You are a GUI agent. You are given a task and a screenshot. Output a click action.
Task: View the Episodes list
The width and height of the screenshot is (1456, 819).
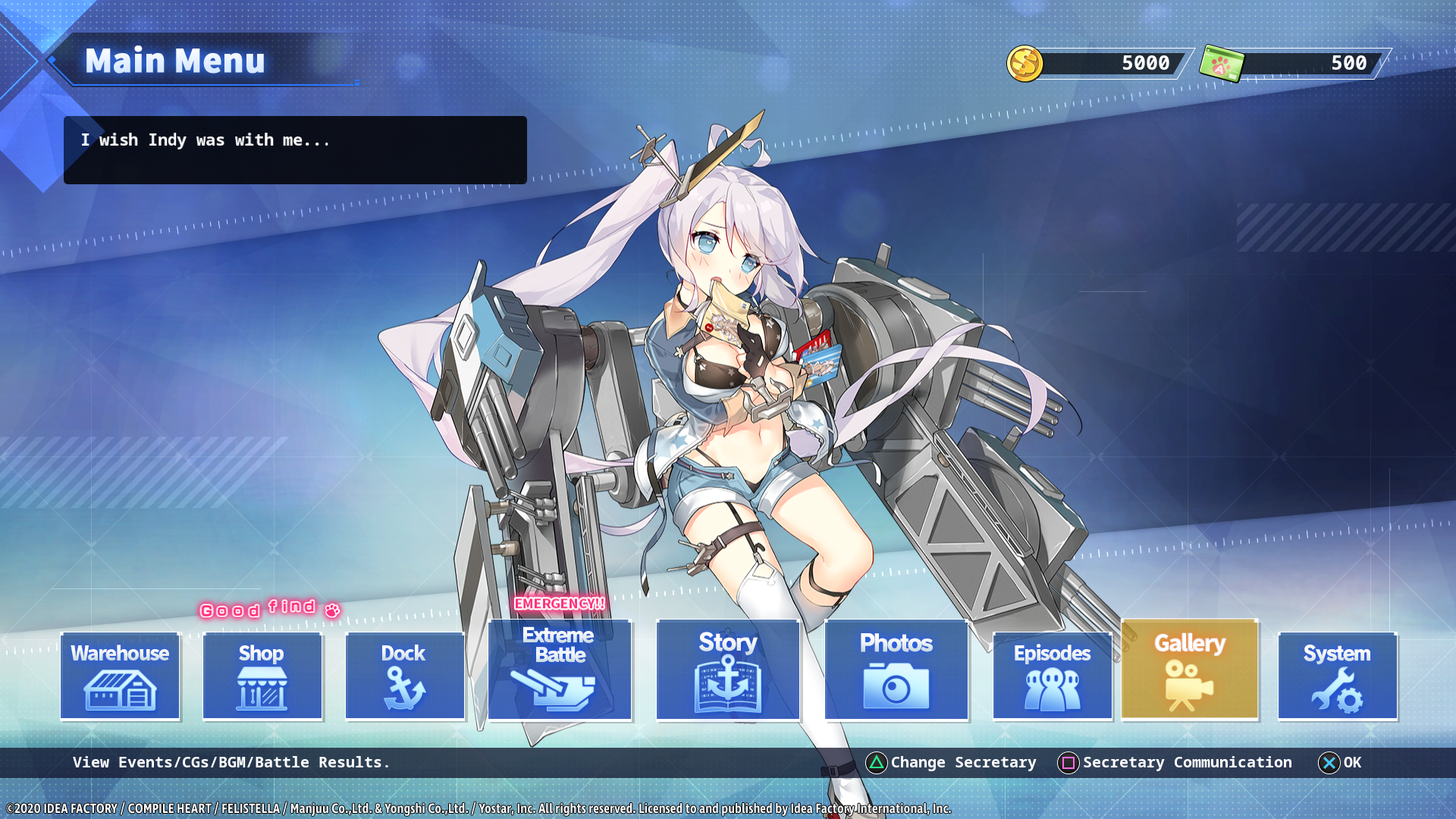tap(1053, 676)
